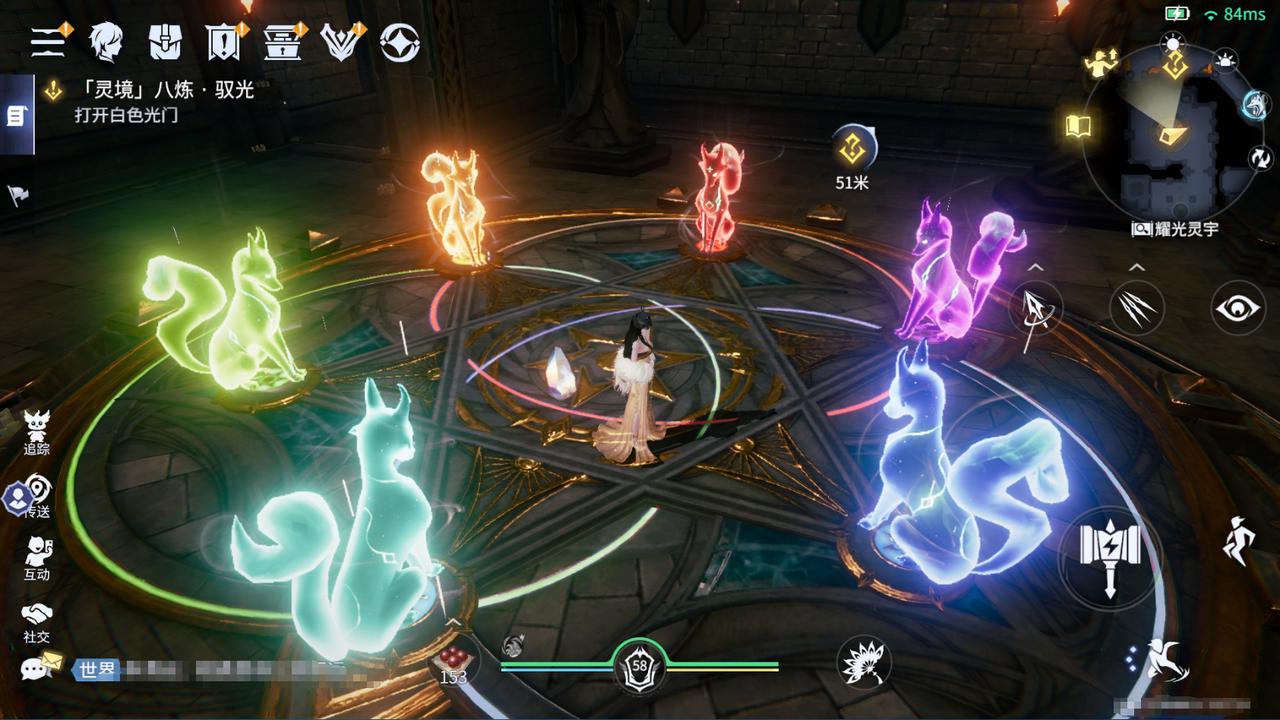Click the glowing book icon beside minimap
The image size is (1280, 720).
tap(1078, 126)
